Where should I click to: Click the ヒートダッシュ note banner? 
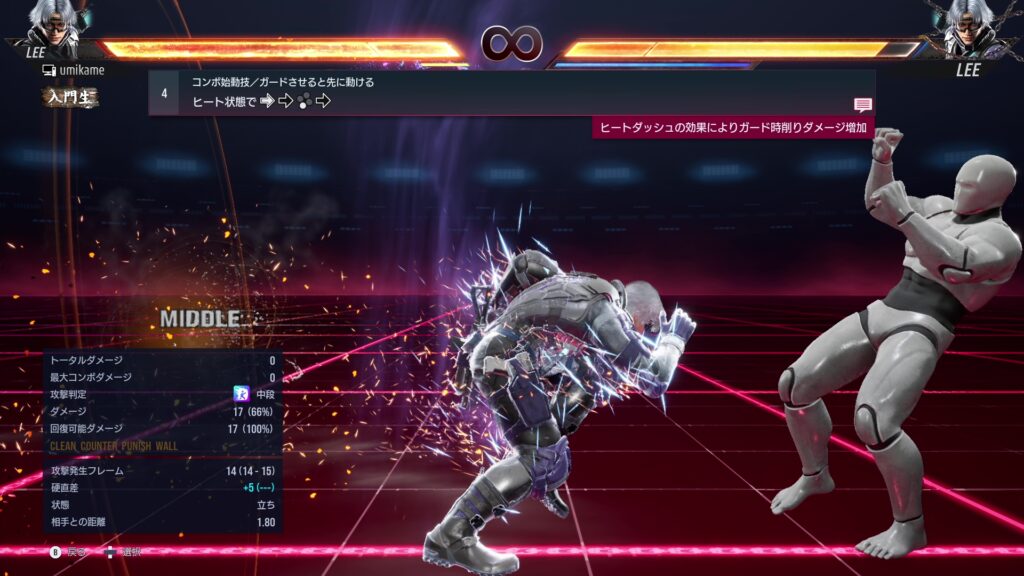pyautogui.click(x=733, y=128)
